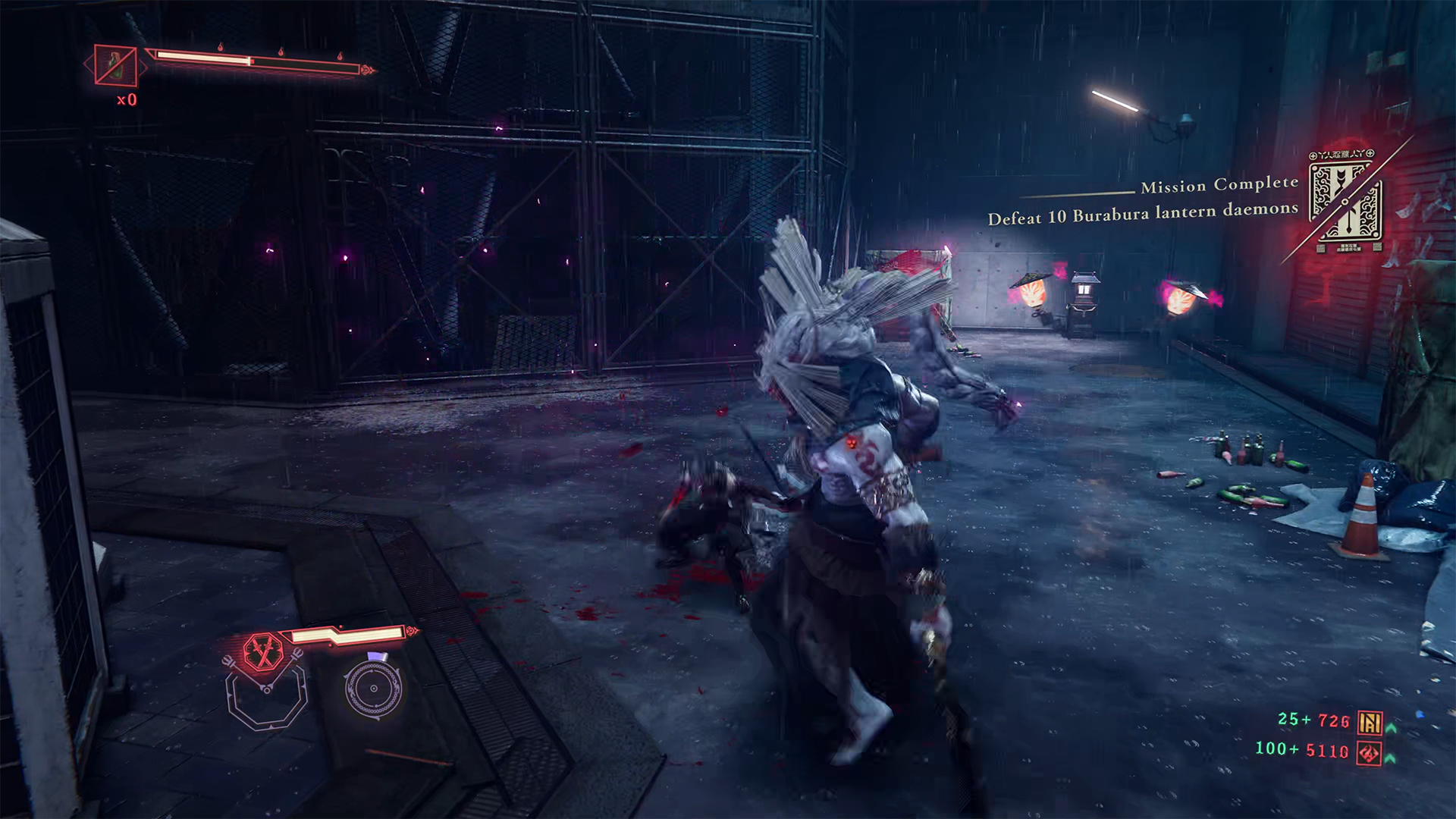Click the red currency icon beside 5110
This screenshot has width=1456, height=819.
[x=1369, y=753]
